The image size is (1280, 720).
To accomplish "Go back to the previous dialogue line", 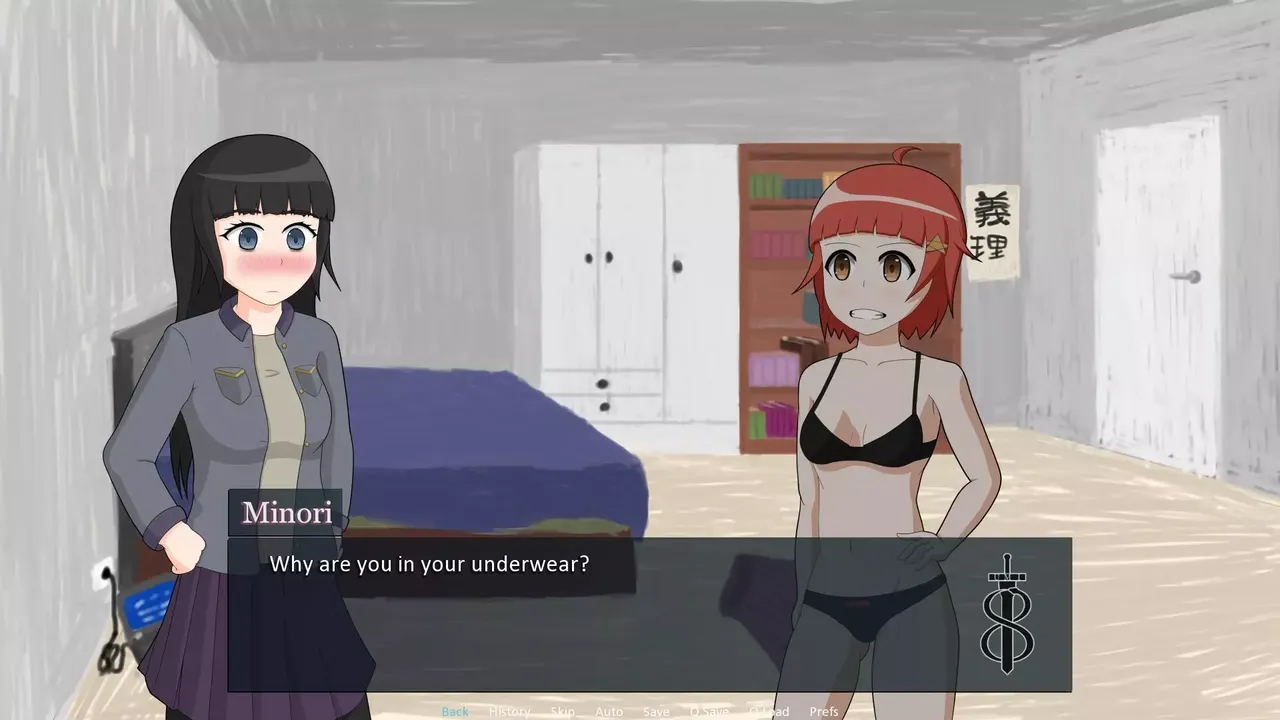I will click(455, 711).
